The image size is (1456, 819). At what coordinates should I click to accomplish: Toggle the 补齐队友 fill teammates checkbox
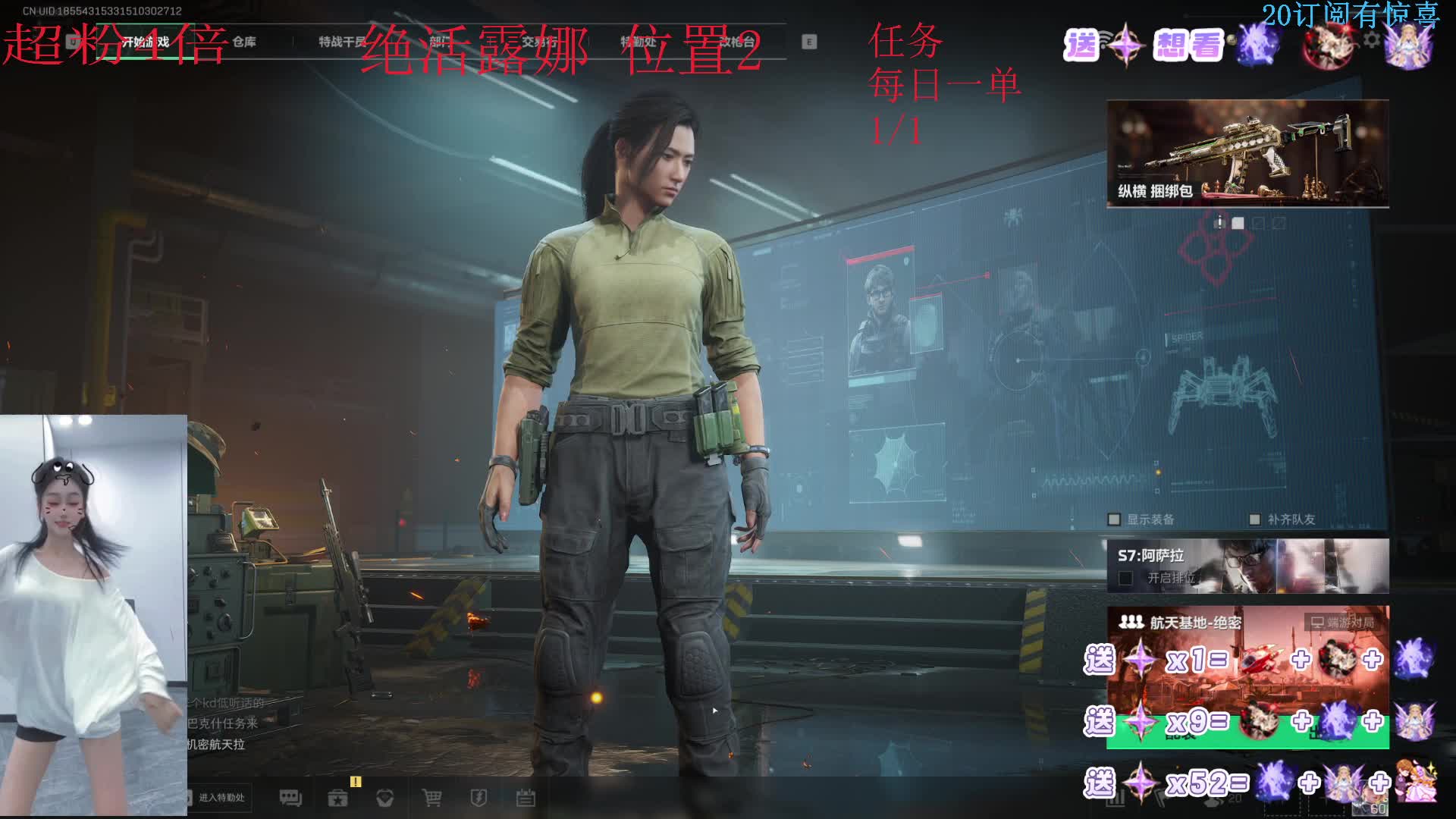point(1254,519)
